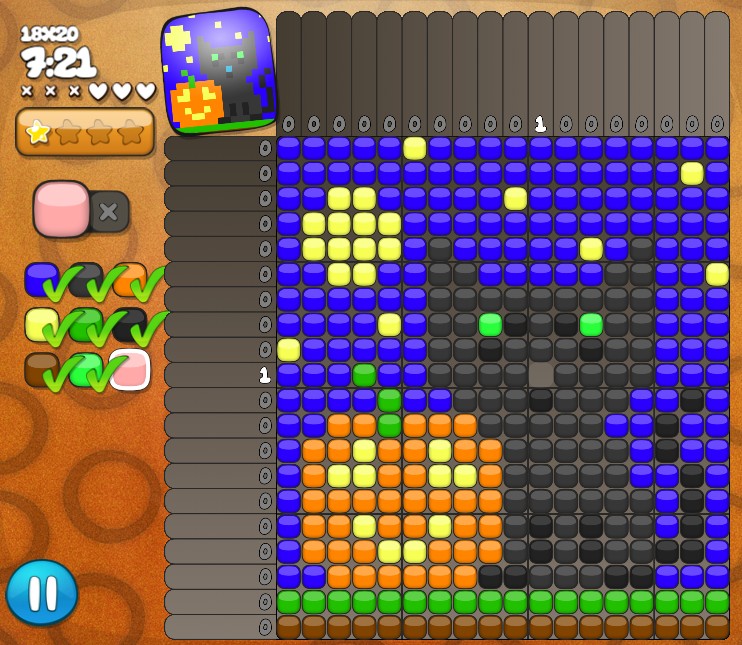
Task: Choose the blue color swatch
Action: point(40,279)
